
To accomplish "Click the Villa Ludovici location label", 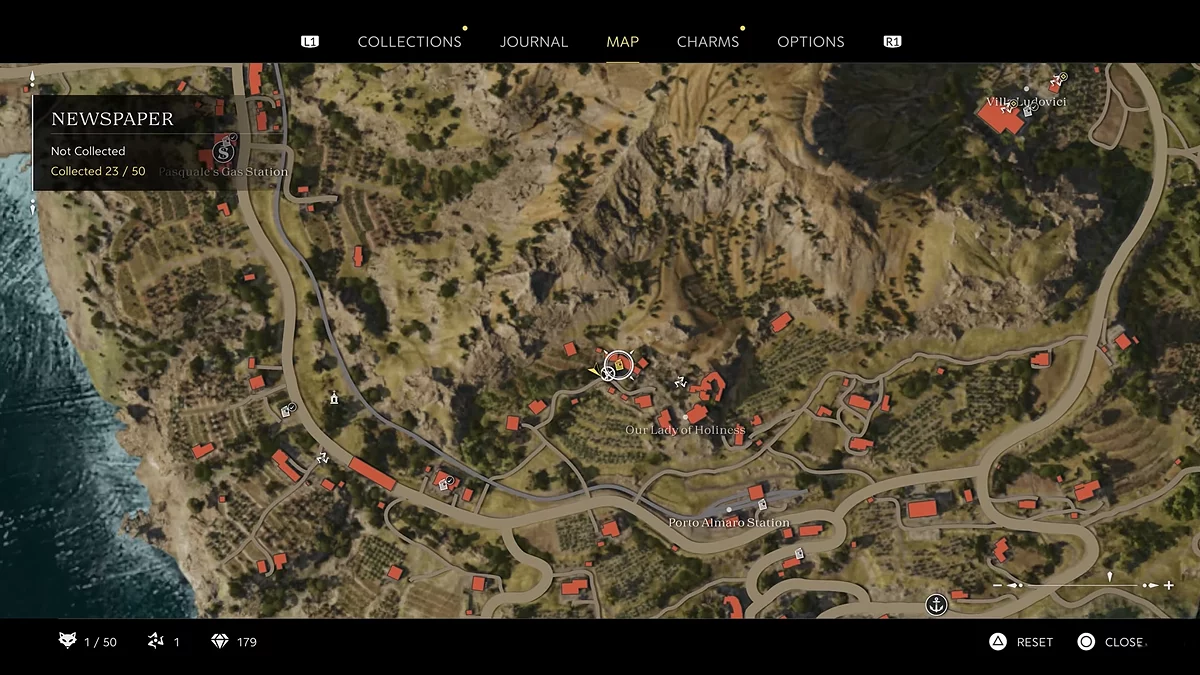I will pos(1026,102).
